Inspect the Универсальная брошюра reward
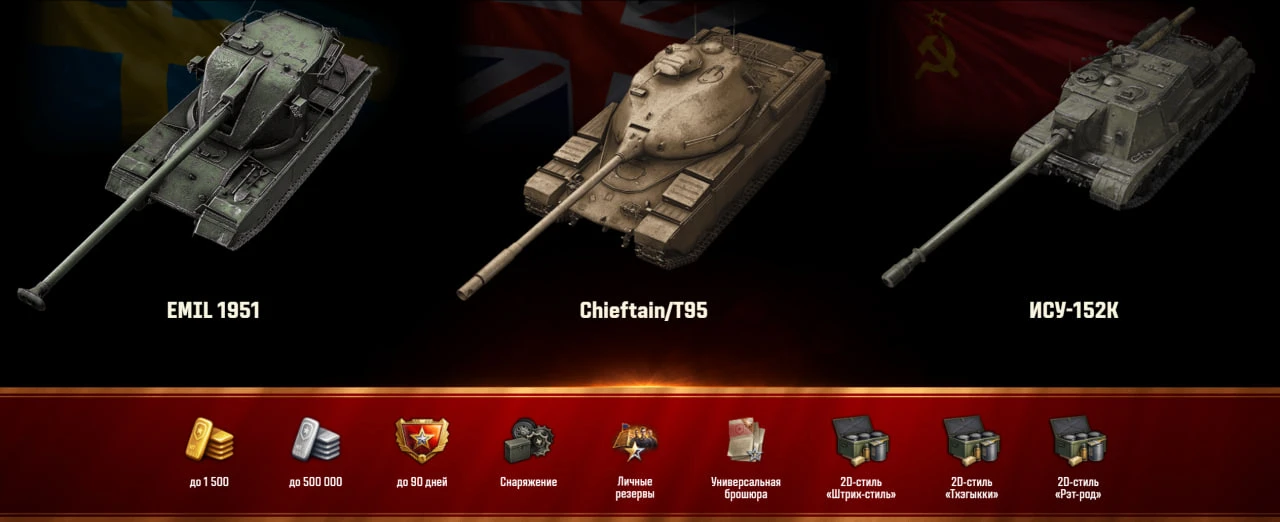The height and width of the screenshot is (522, 1280). tap(745, 440)
